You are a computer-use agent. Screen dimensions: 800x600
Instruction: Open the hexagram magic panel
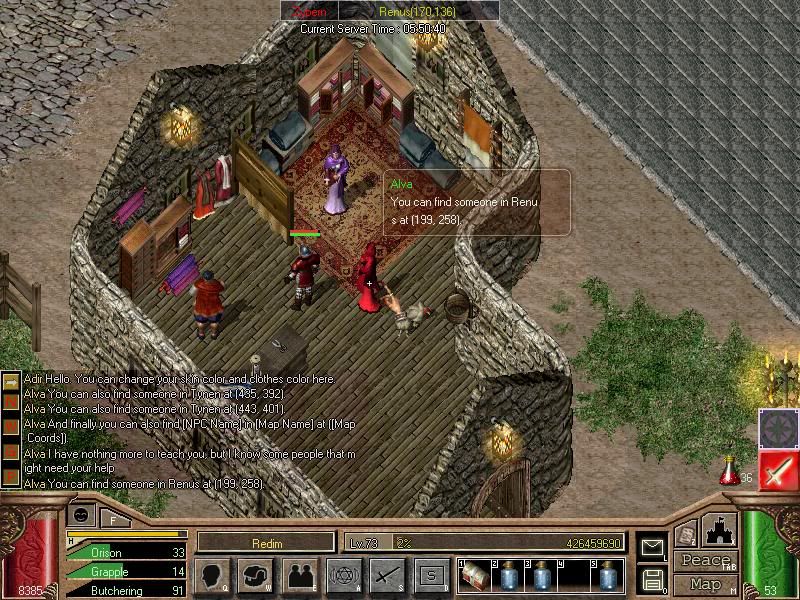pyautogui.click(x=343, y=575)
